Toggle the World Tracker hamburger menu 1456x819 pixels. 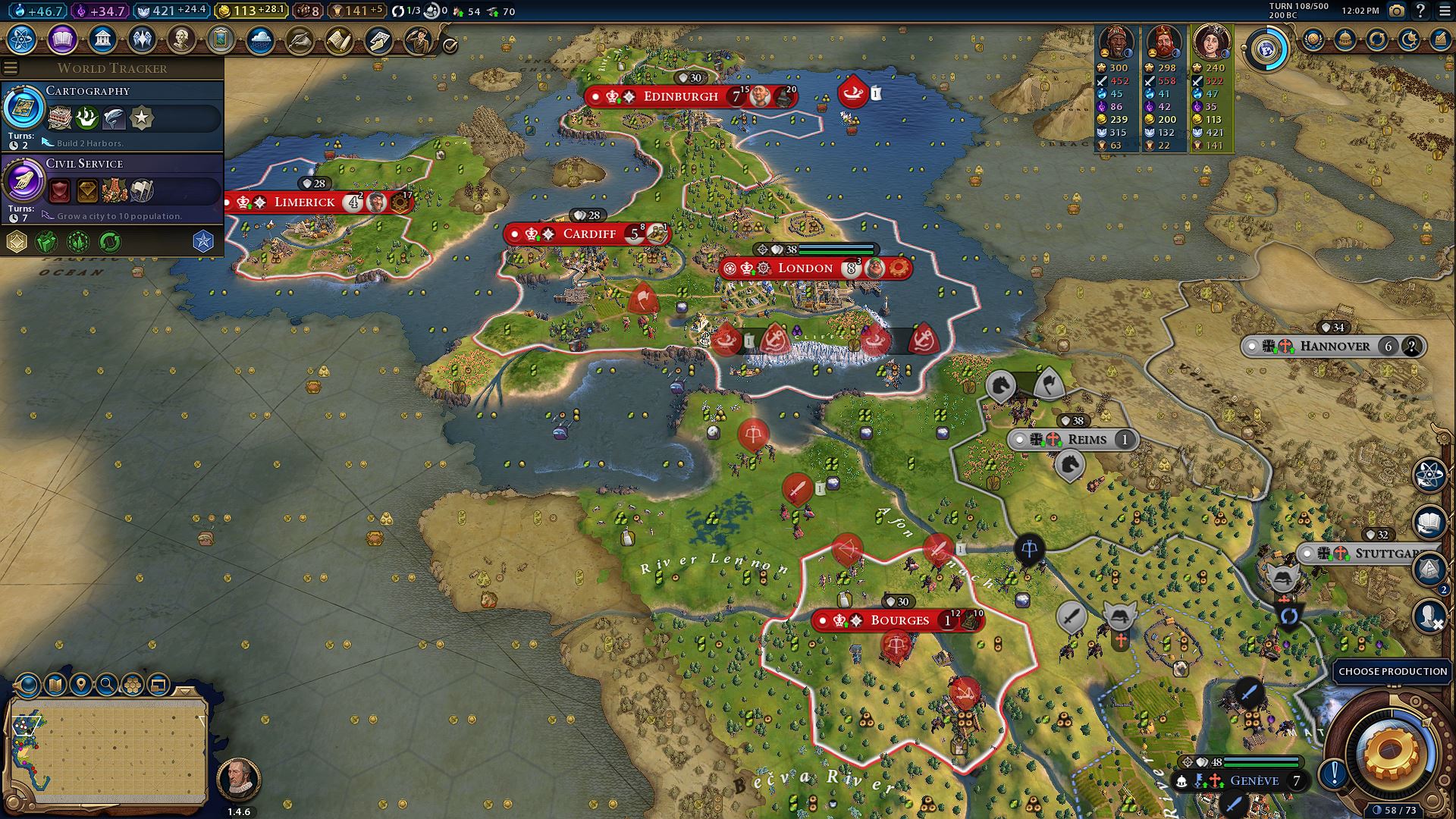11,68
